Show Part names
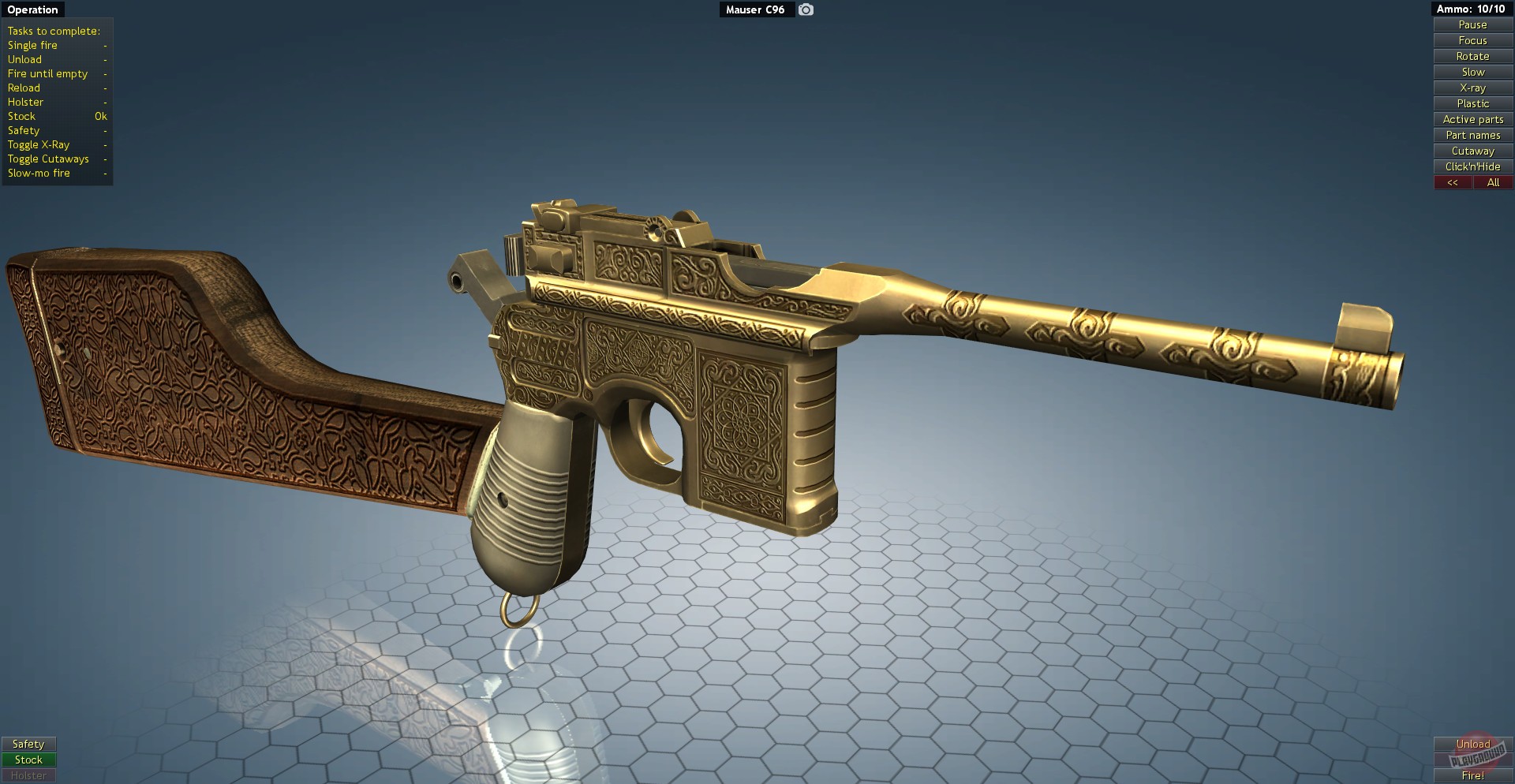This screenshot has height=784, width=1515. pyautogui.click(x=1472, y=135)
